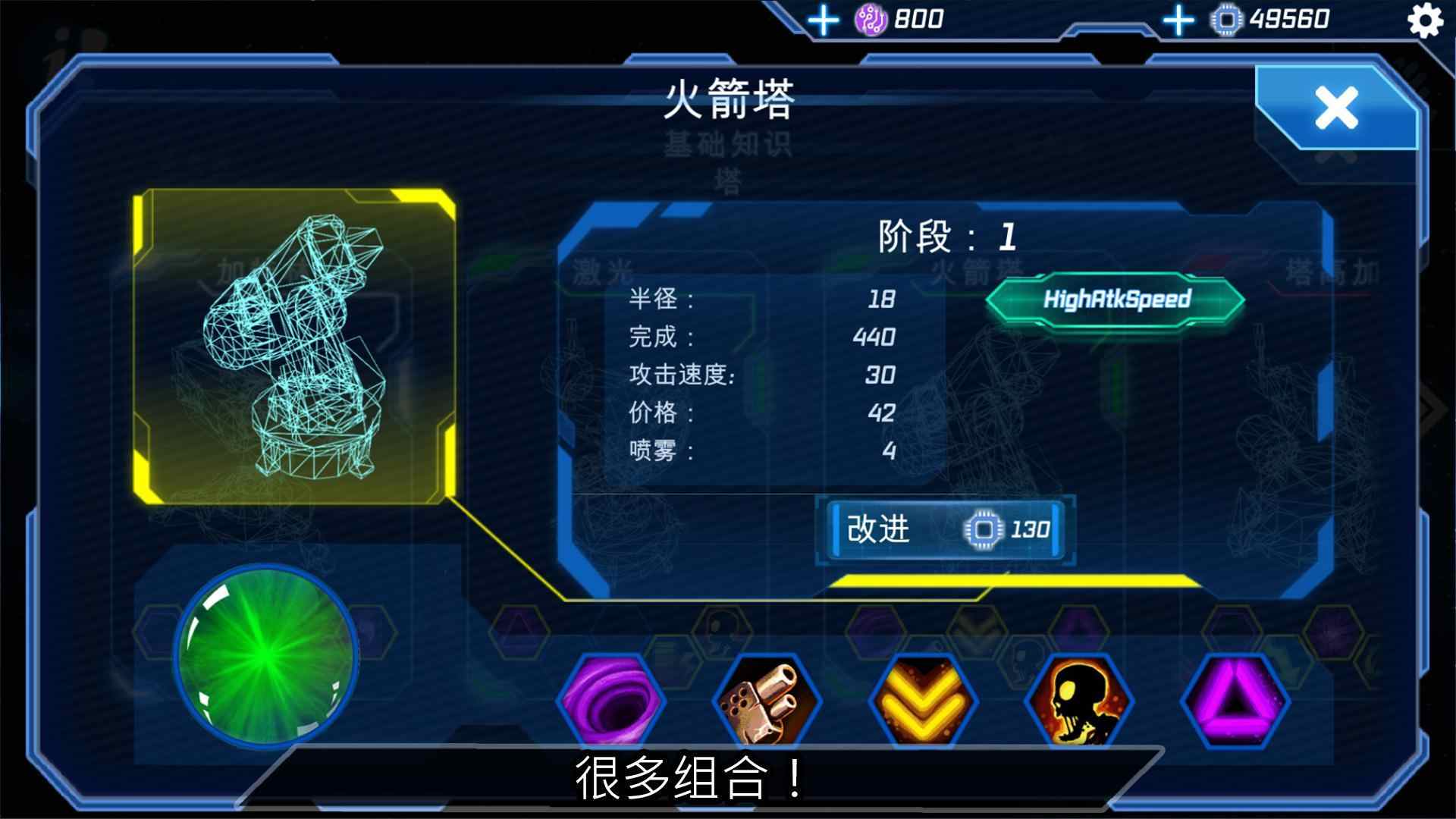The height and width of the screenshot is (819, 1456).
Task: Click the green energy sphere preview
Action: 267,673
